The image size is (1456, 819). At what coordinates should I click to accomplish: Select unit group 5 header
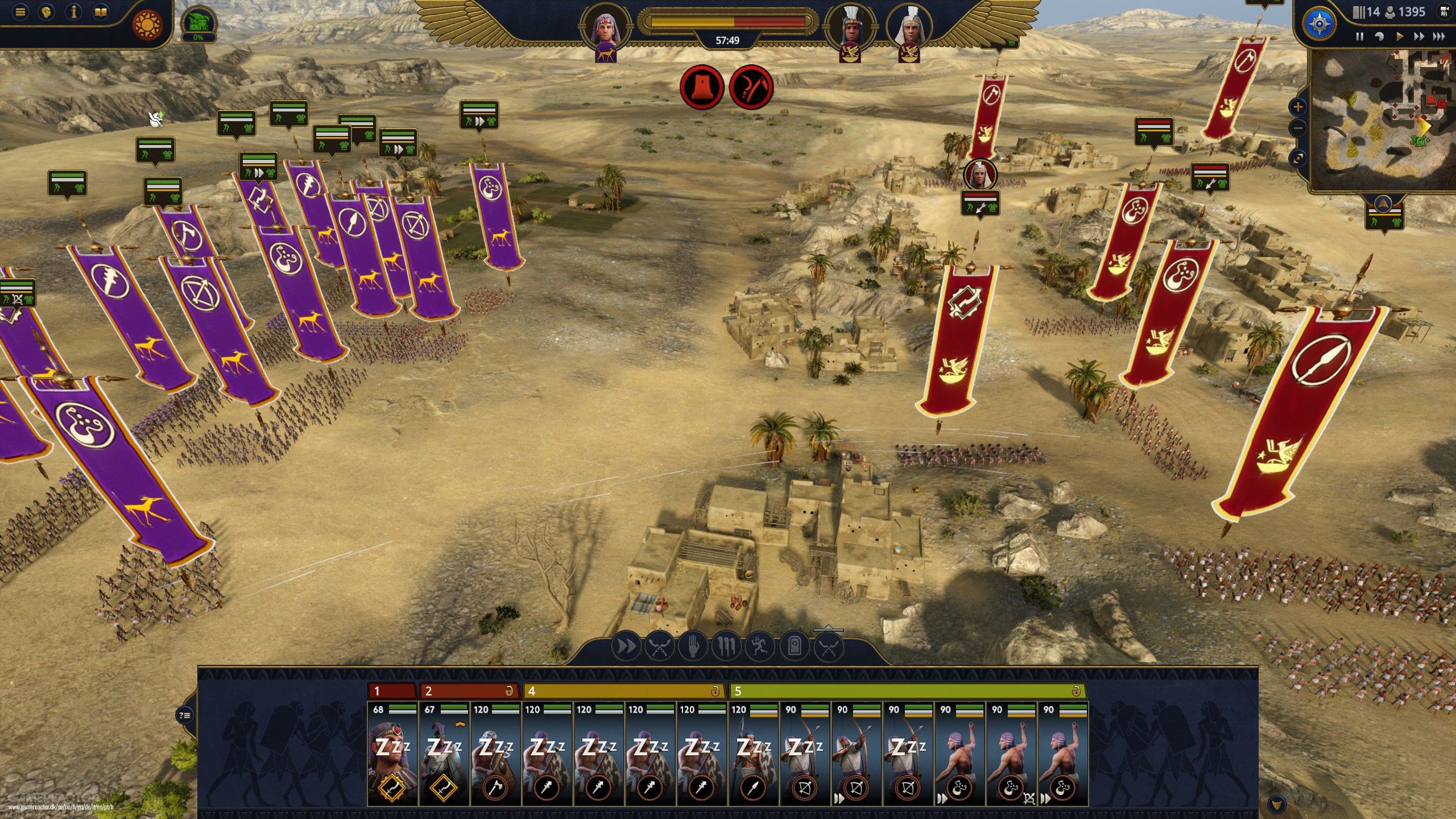pos(907,691)
